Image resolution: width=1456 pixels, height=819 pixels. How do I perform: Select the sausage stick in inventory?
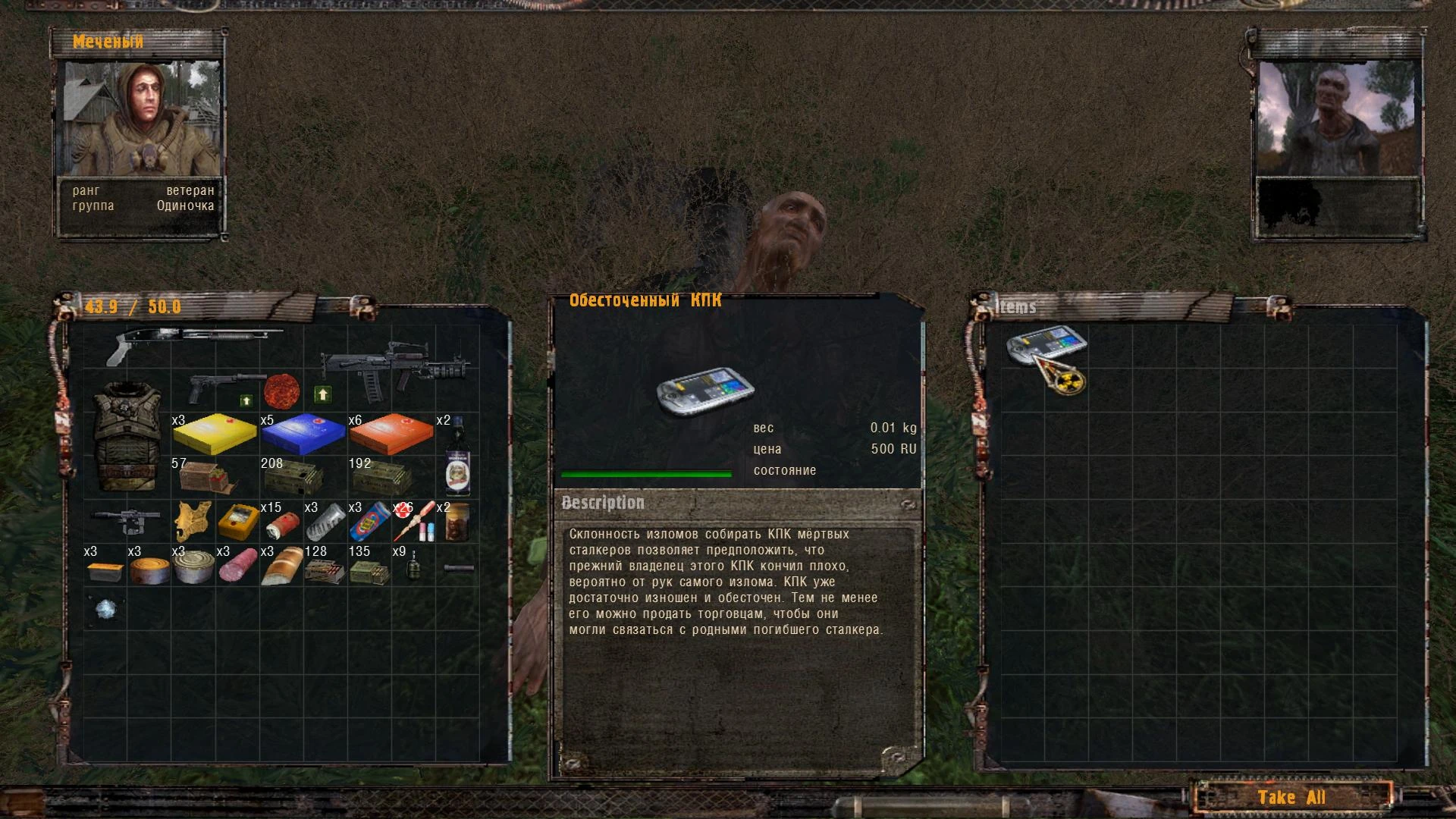pos(237,567)
